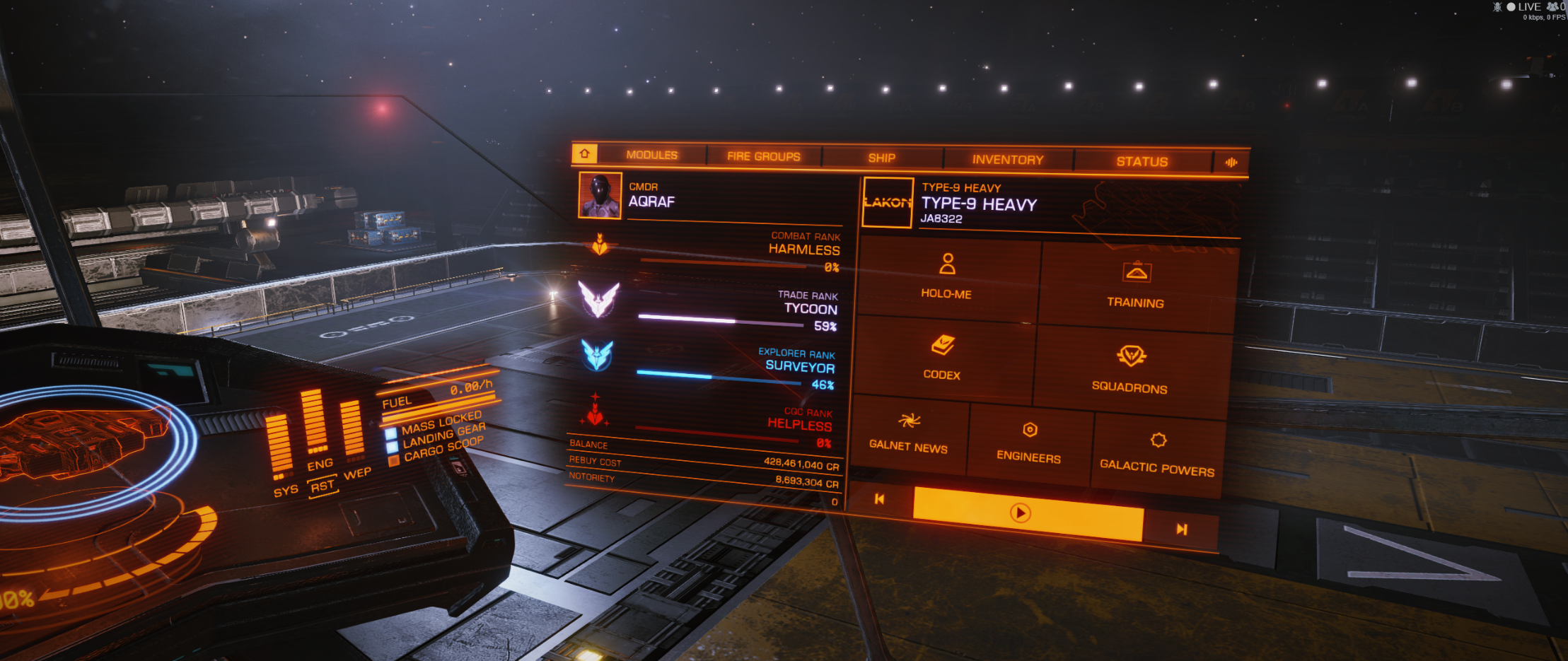Open the Holo-Me customization
1568x661 pixels.
[x=947, y=277]
